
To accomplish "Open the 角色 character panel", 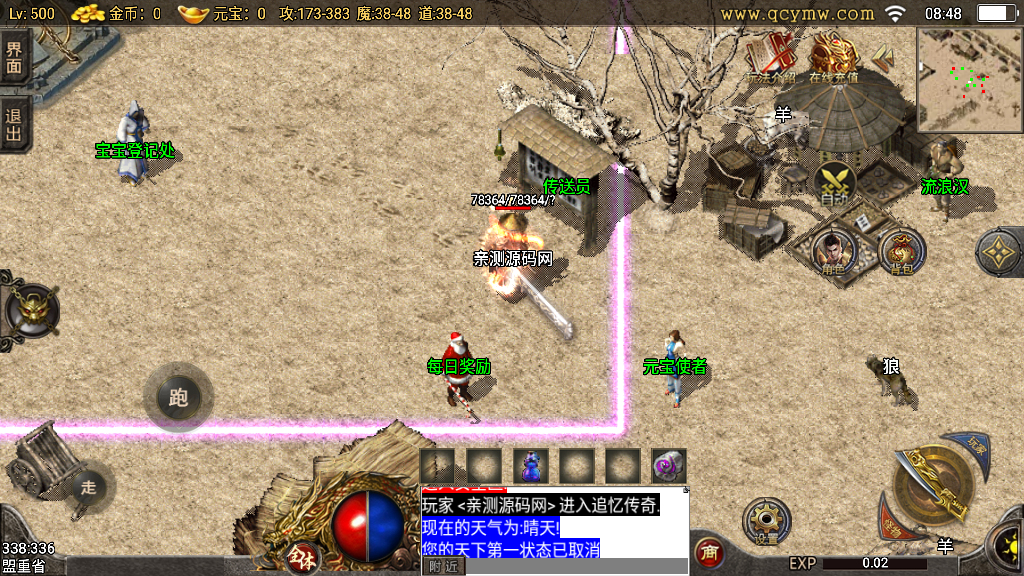I will click(833, 250).
